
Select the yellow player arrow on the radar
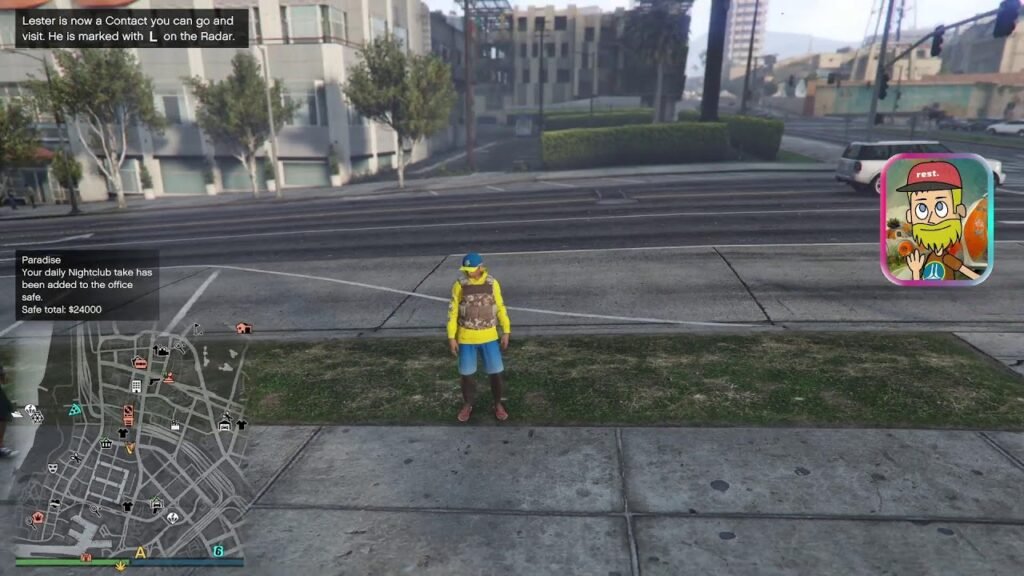129,448
